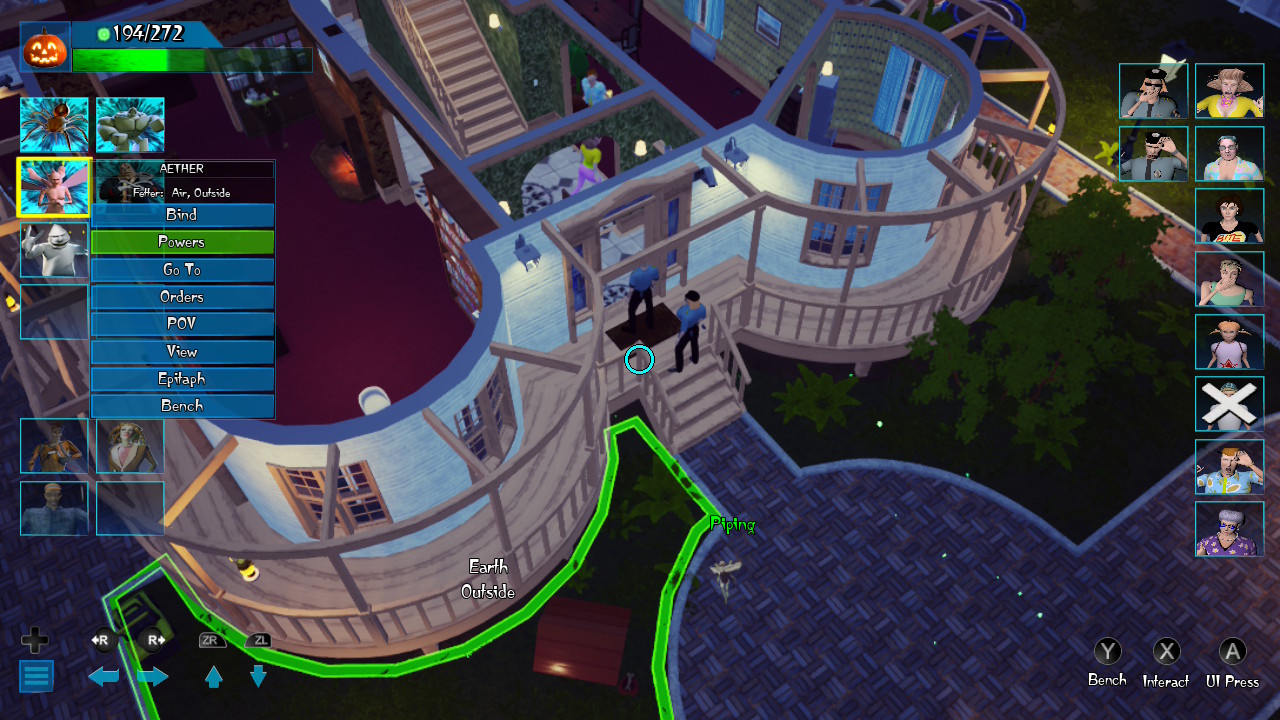Select the spider ghost portrait

point(54,125)
